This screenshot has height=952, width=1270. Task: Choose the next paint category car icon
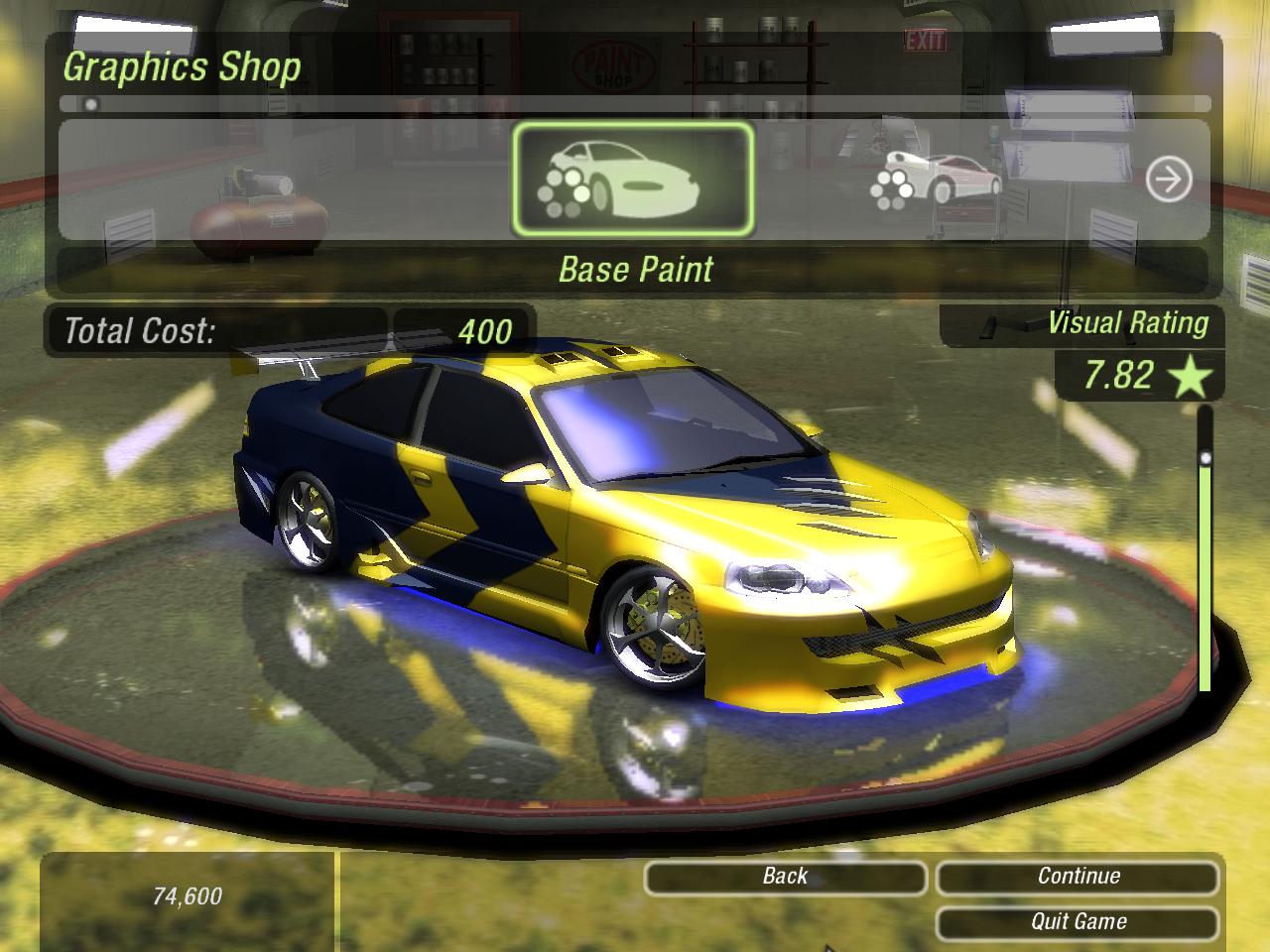click(x=936, y=180)
